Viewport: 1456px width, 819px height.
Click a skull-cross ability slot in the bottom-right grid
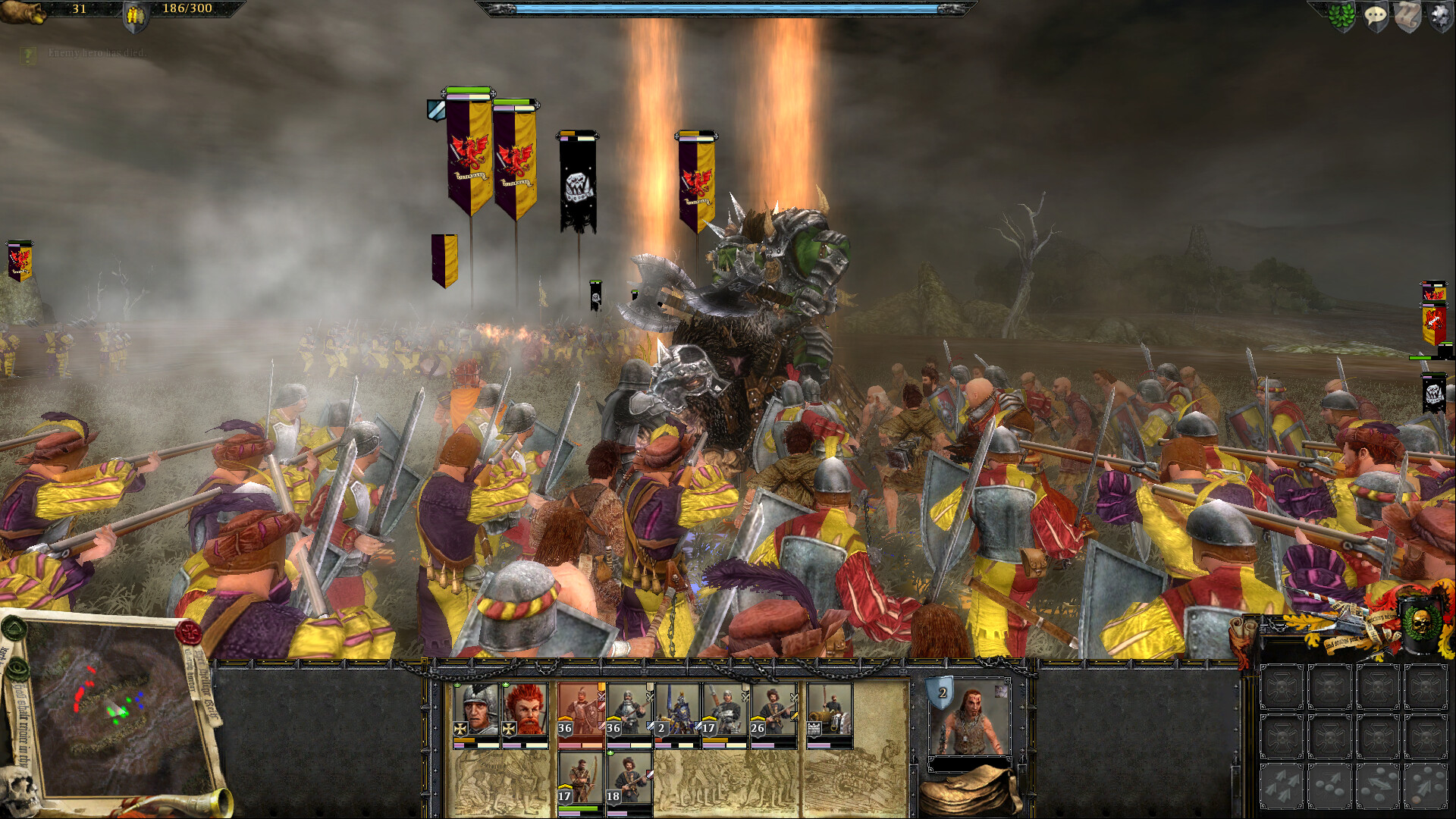[x=1282, y=688]
